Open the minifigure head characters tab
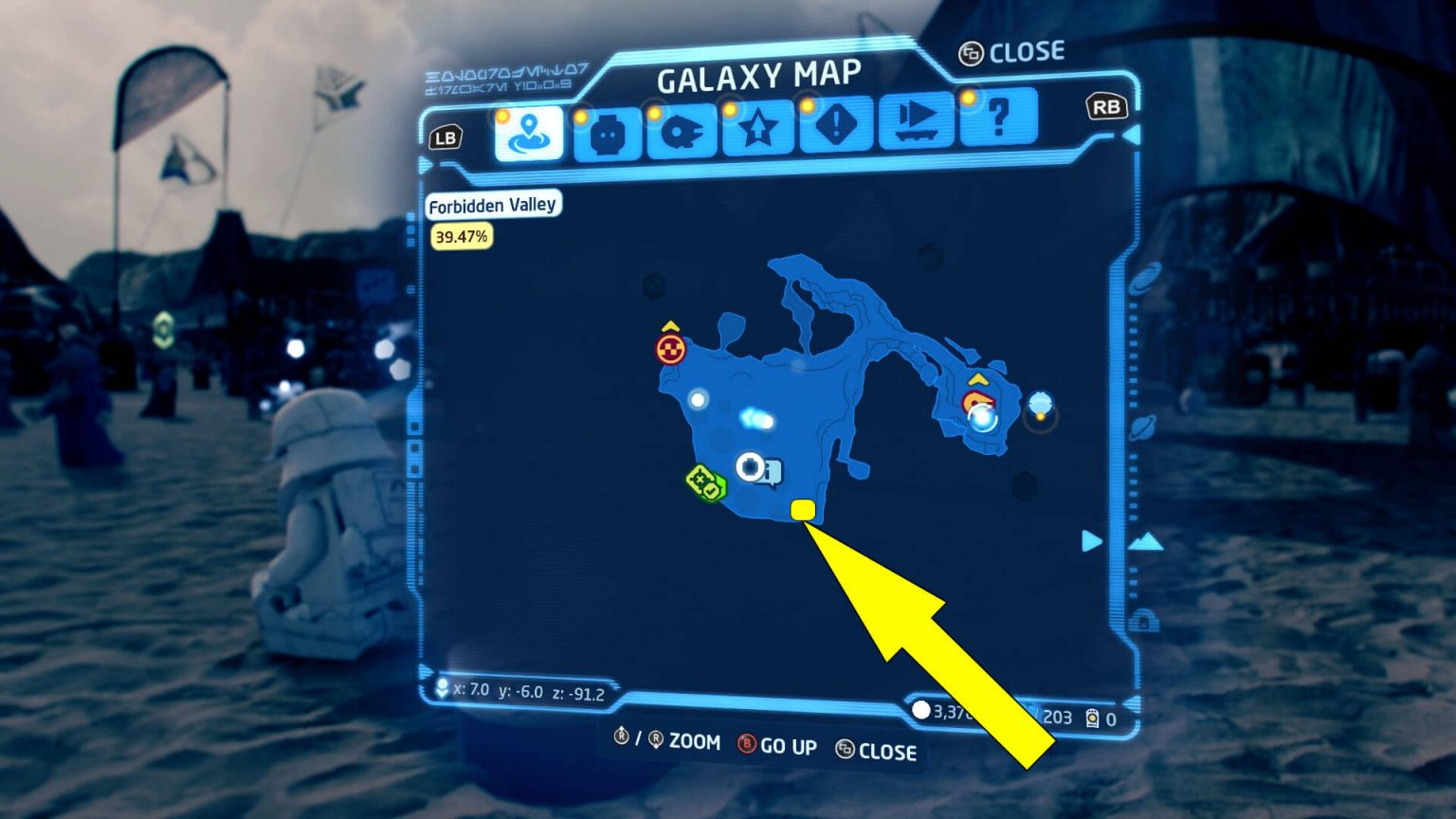The image size is (1456, 819). click(x=606, y=130)
